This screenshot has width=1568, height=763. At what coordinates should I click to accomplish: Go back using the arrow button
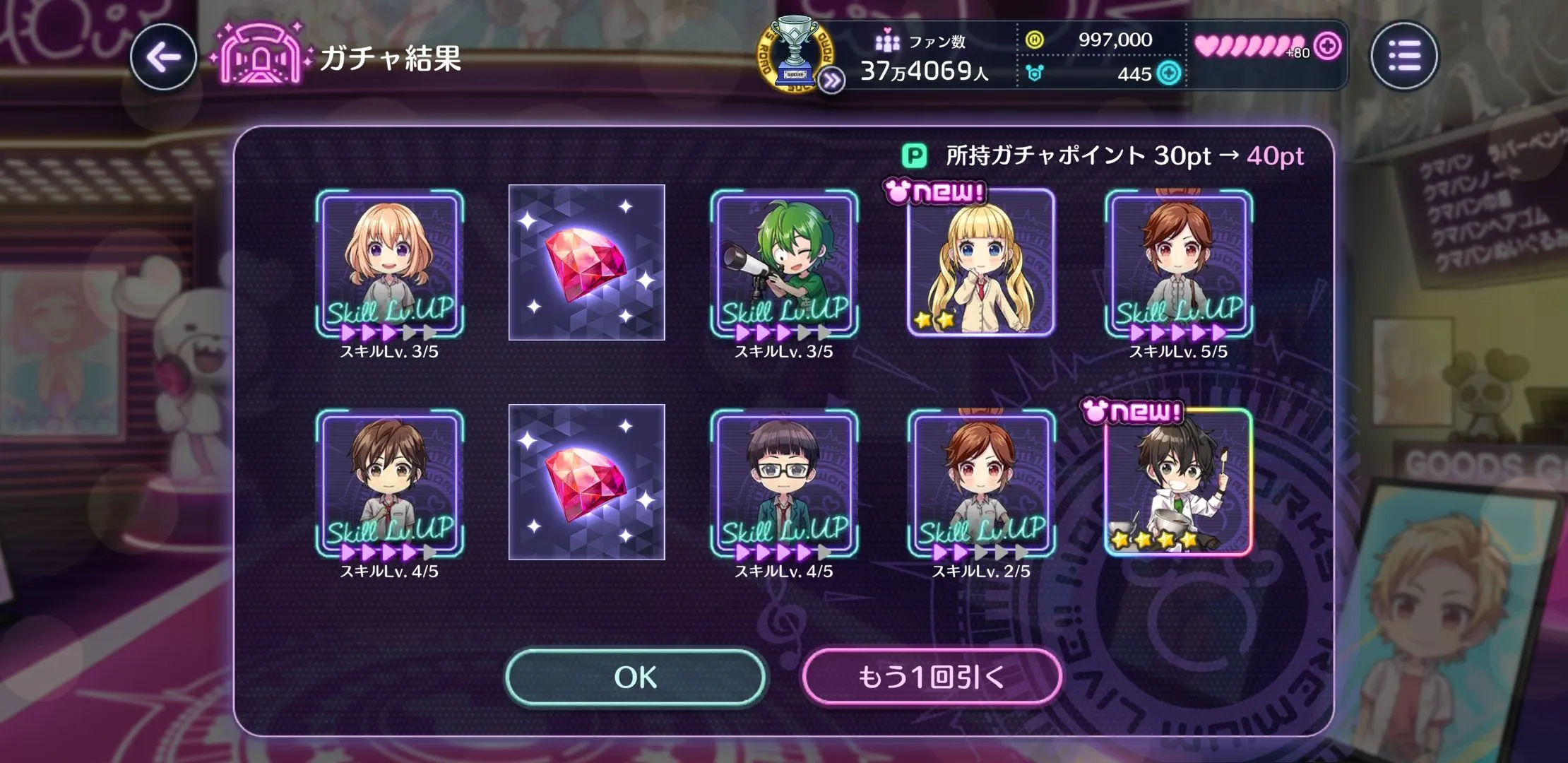coord(163,57)
